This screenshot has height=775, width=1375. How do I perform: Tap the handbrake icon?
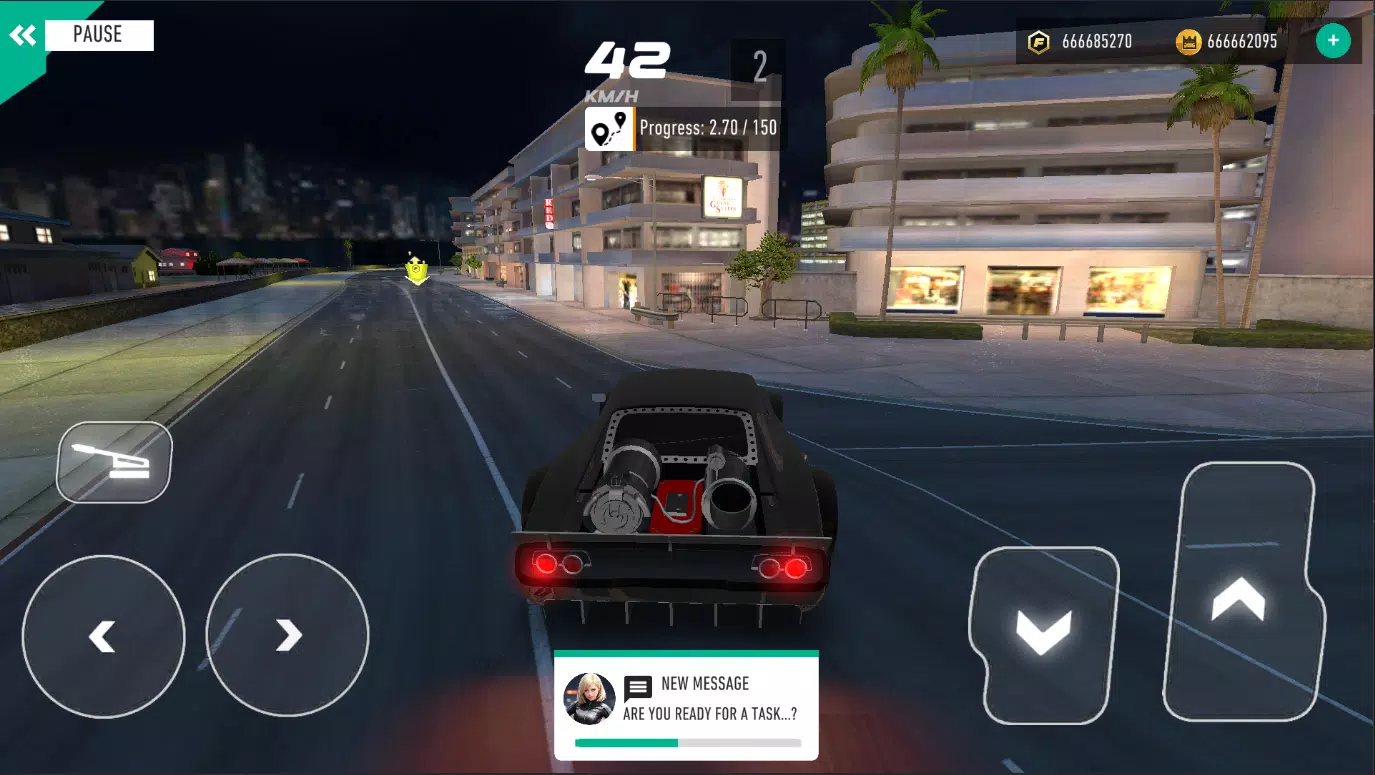pos(113,461)
